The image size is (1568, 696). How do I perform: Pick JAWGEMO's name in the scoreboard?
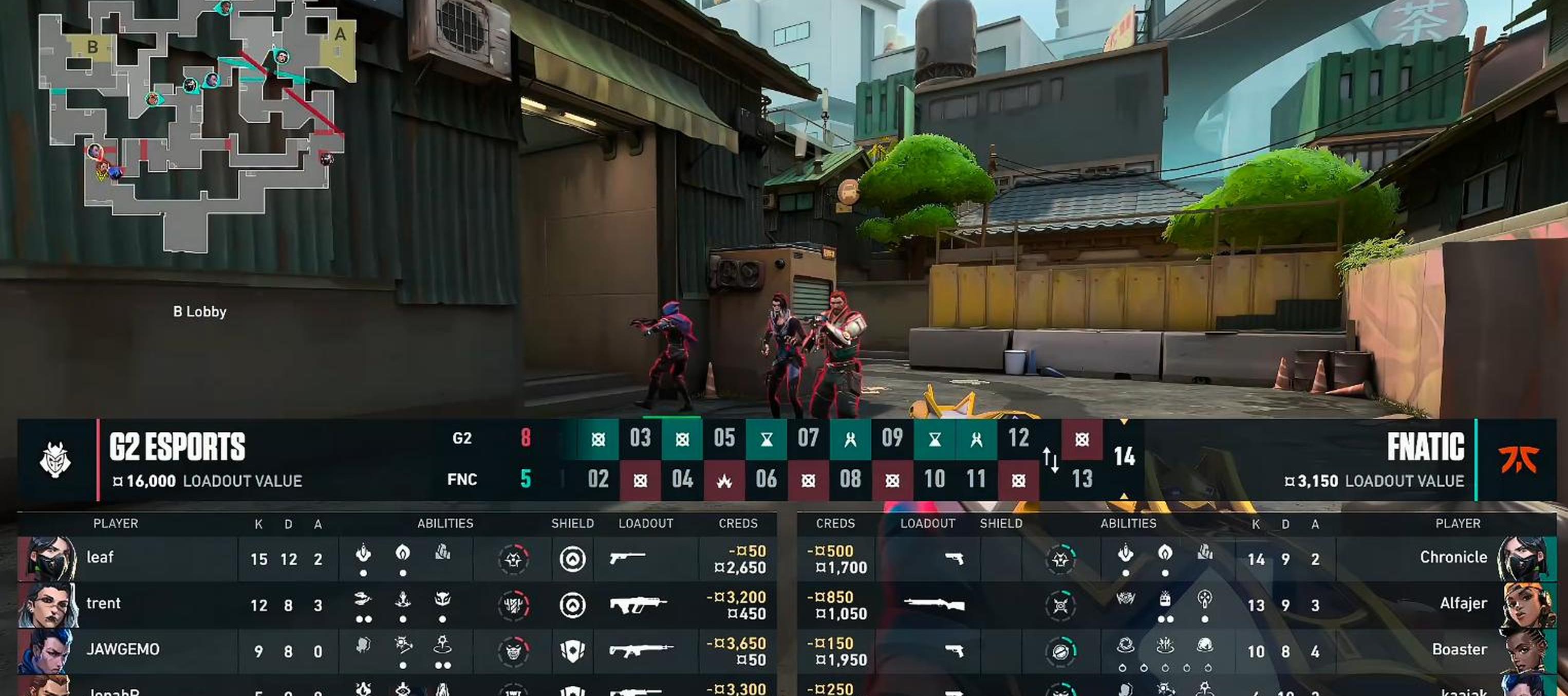(x=123, y=650)
